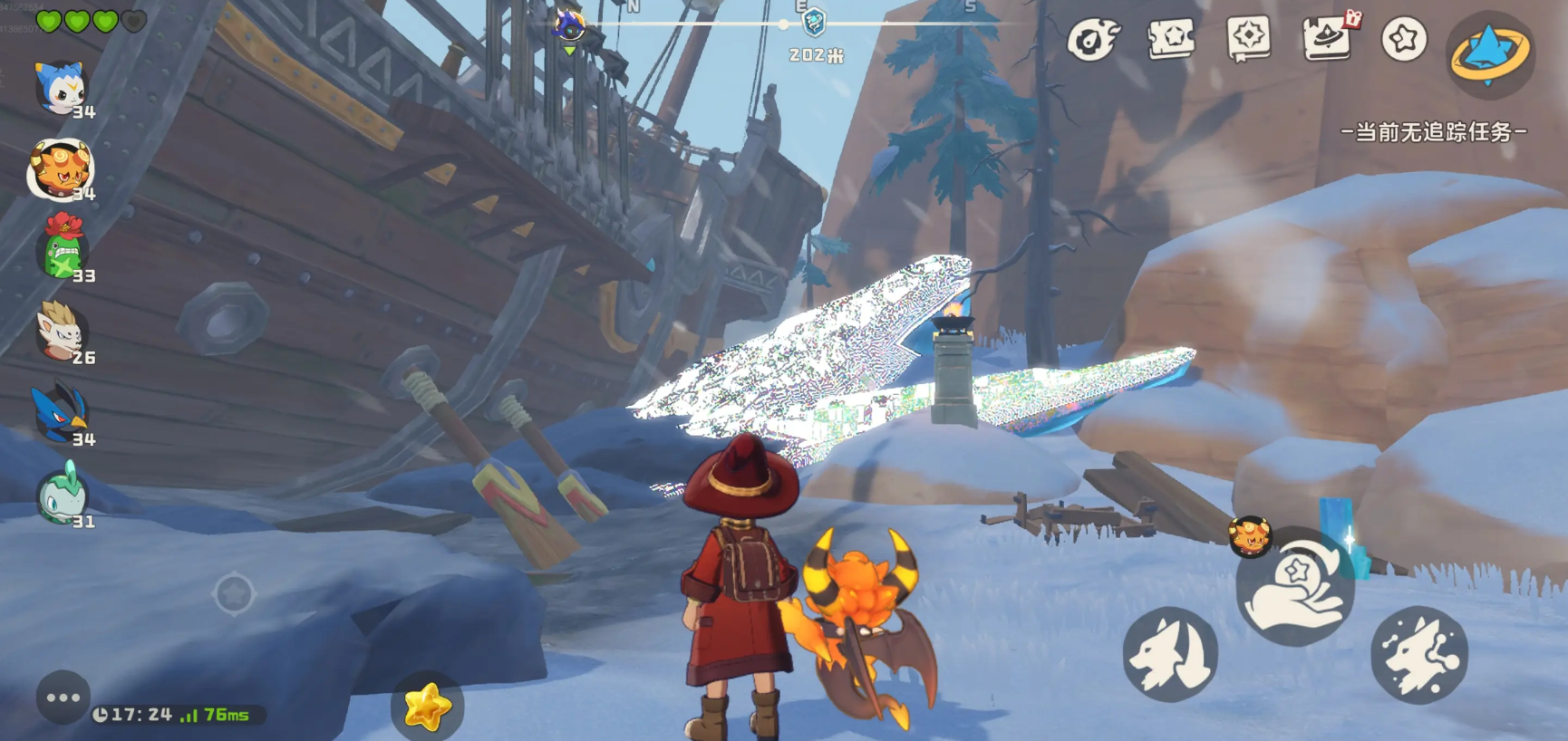Open the compass speech bubble icon
This screenshot has width=1568, height=741.
point(1248,38)
